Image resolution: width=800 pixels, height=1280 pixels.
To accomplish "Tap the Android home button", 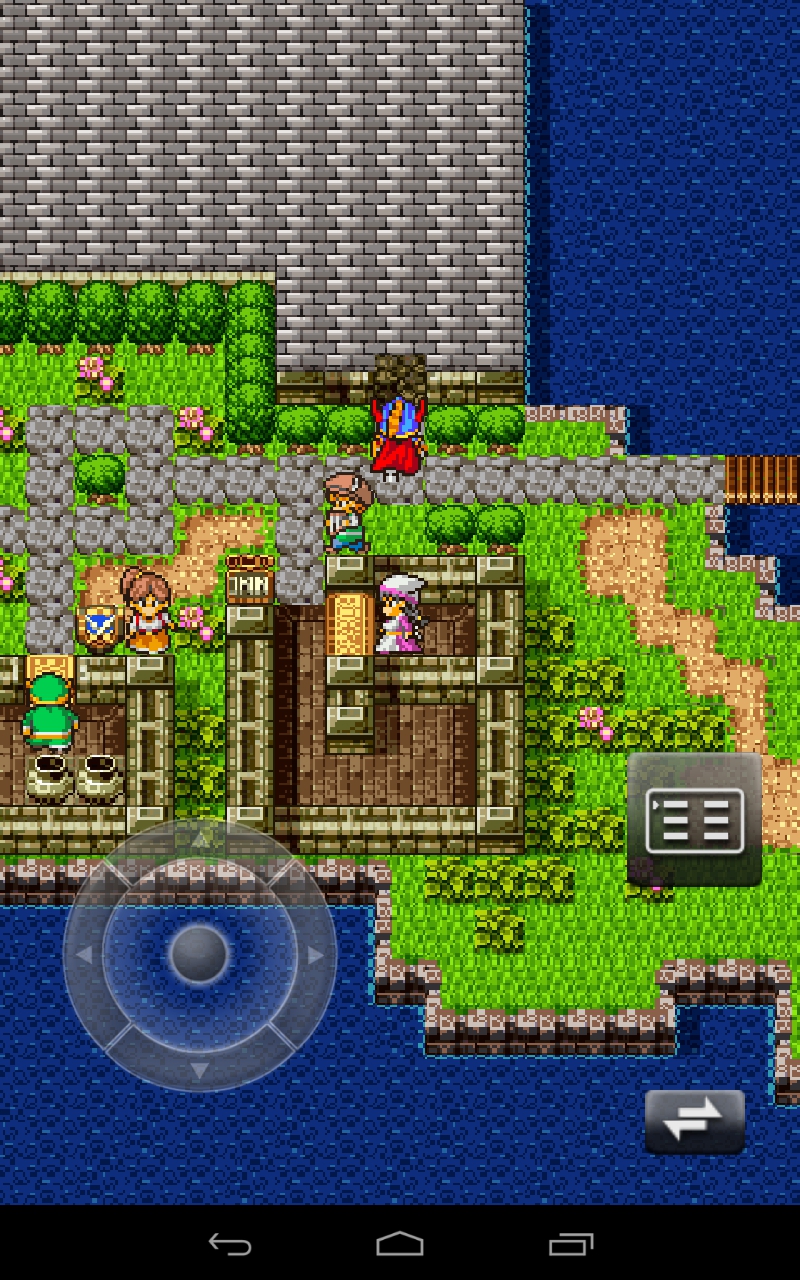I will coord(400,1244).
